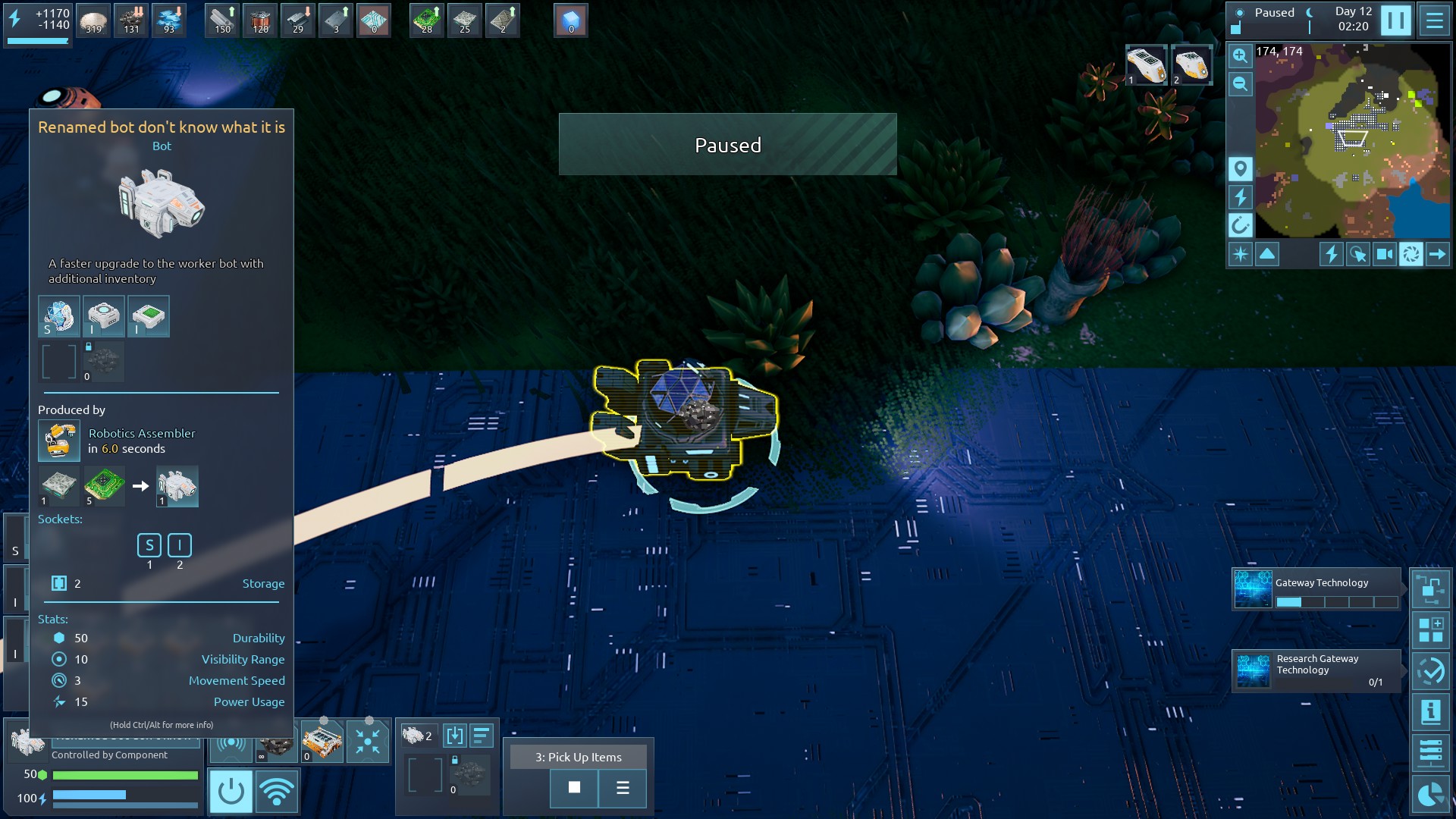Viewport: 1456px width, 819px height.
Task: Toggle the pause button next to the clock
Action: (x=1395, y=20)
